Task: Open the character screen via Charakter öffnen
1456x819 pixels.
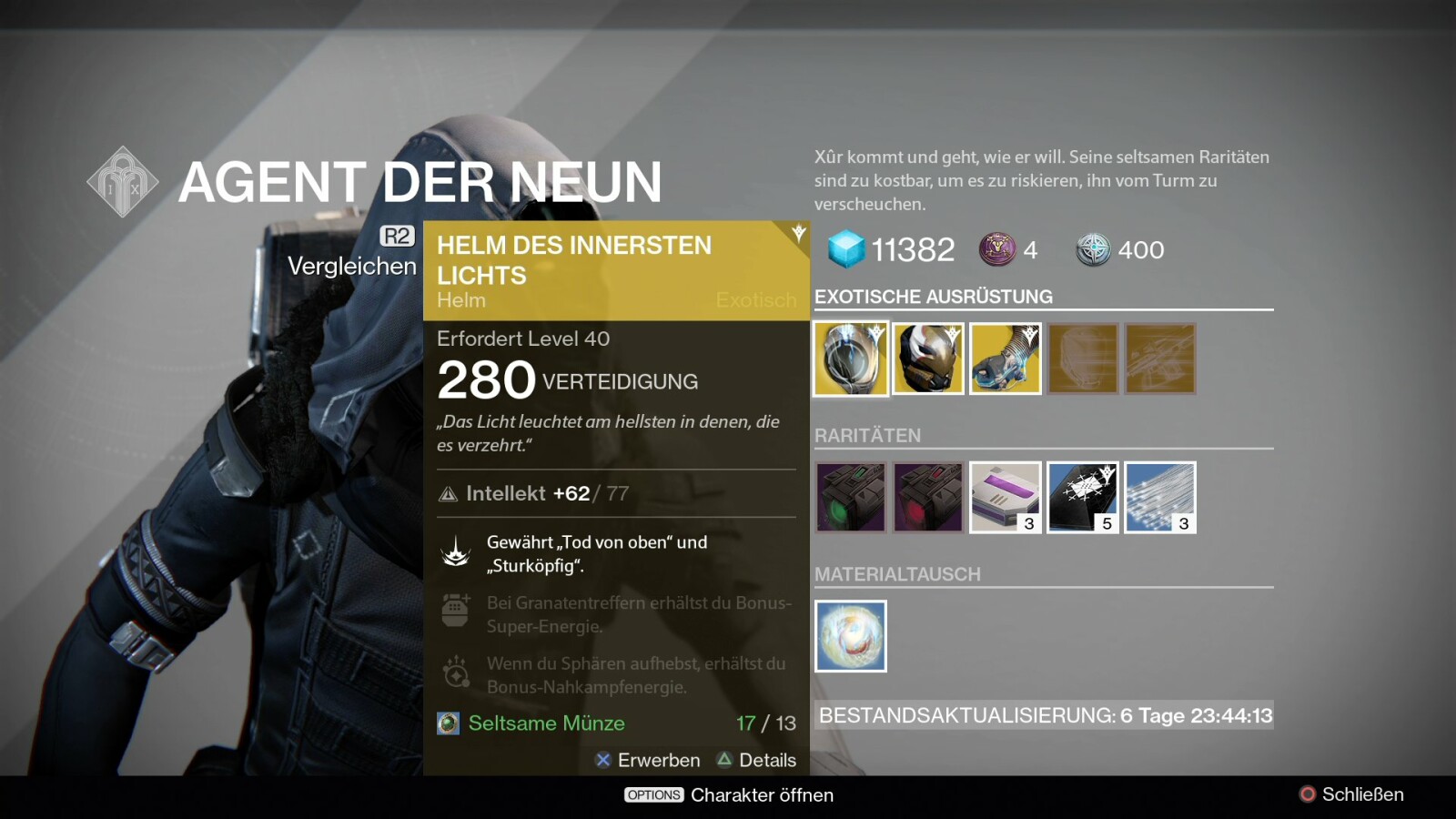Action: click(x=729, y=794)
